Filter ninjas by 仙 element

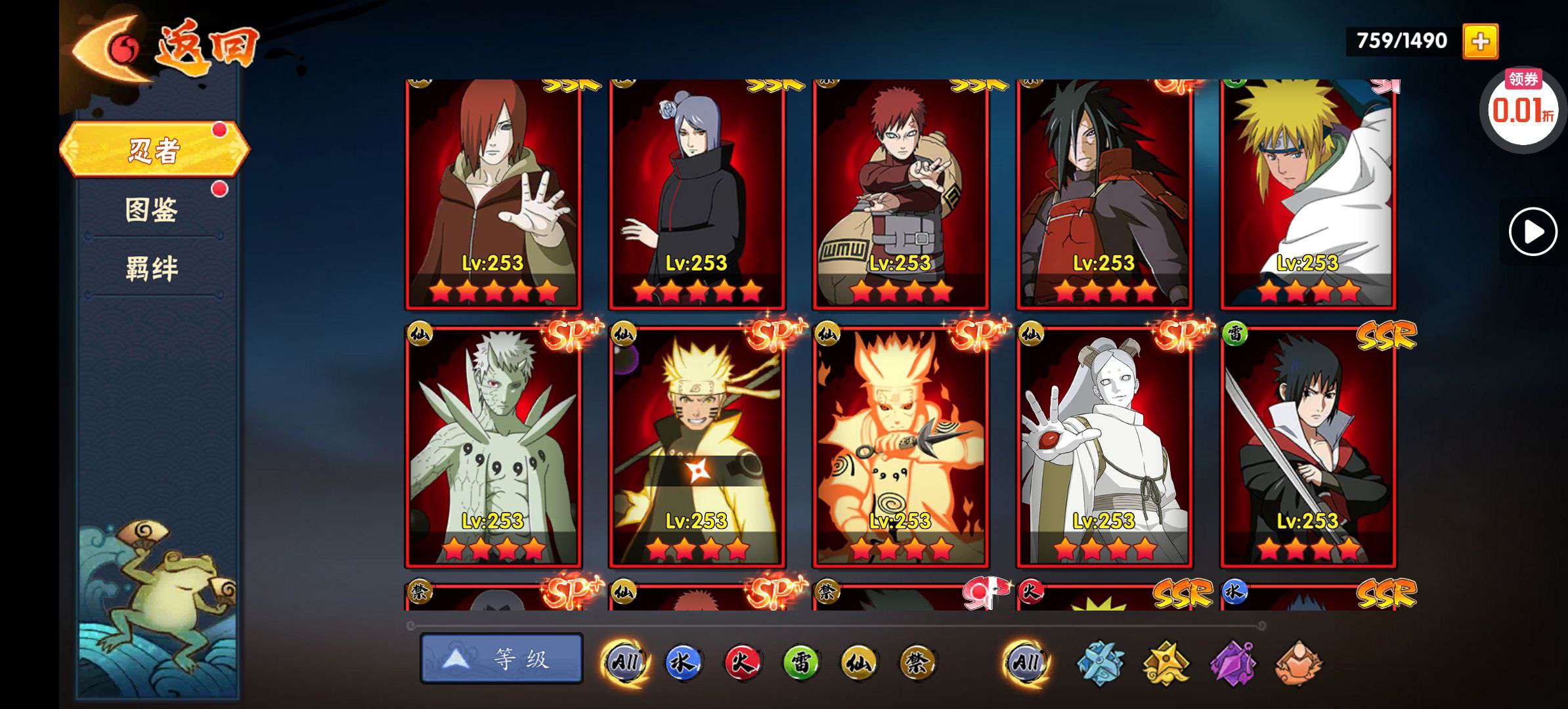859,662
